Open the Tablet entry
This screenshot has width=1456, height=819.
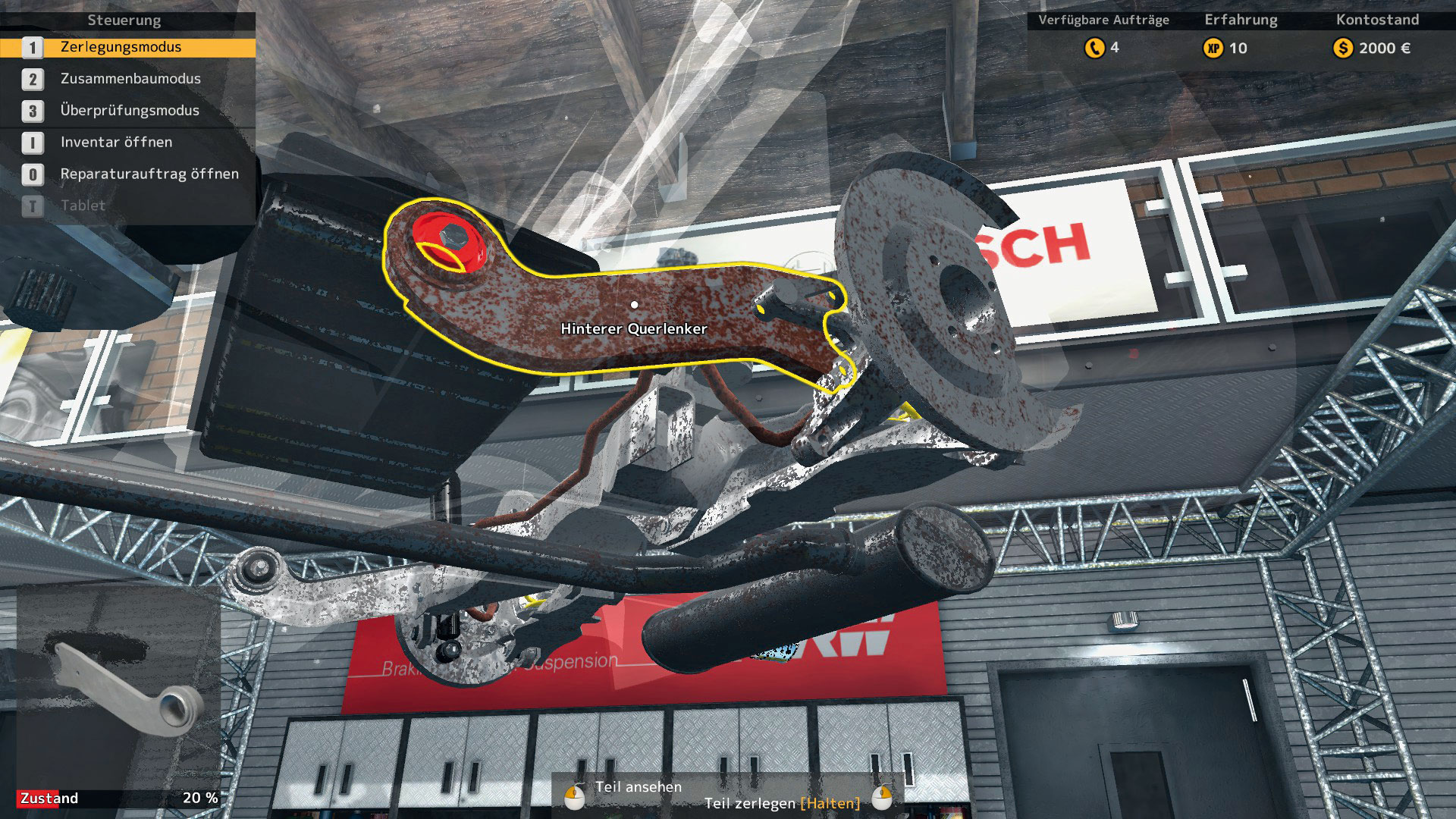pyautogui.click(x=83, y=206)
